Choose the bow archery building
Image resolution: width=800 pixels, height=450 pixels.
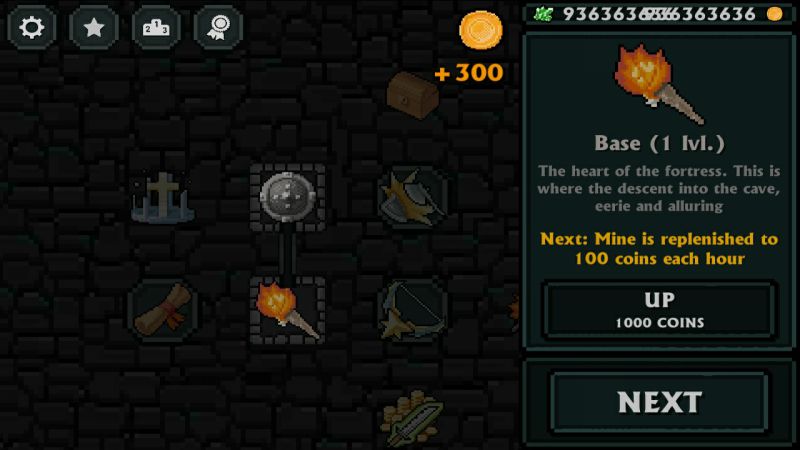[412, 306]
